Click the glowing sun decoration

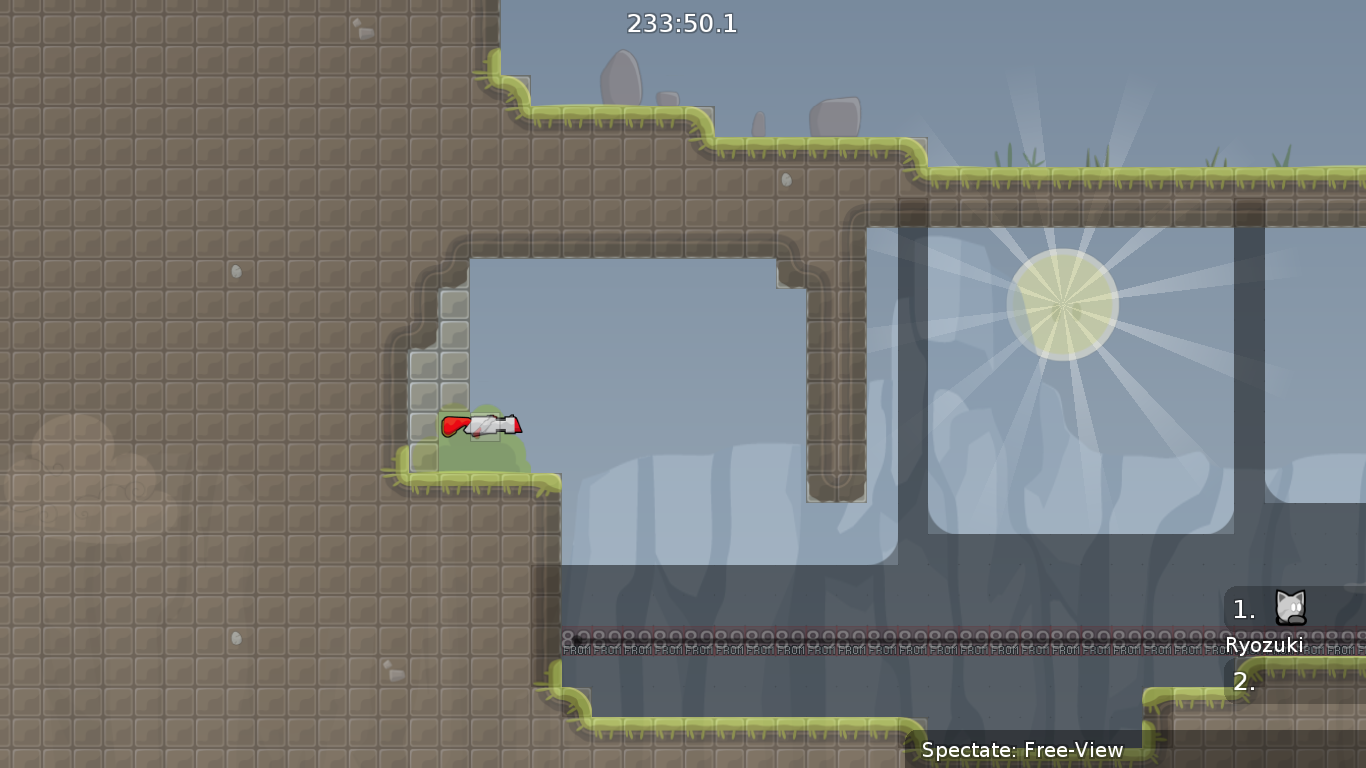point(1063,303)
